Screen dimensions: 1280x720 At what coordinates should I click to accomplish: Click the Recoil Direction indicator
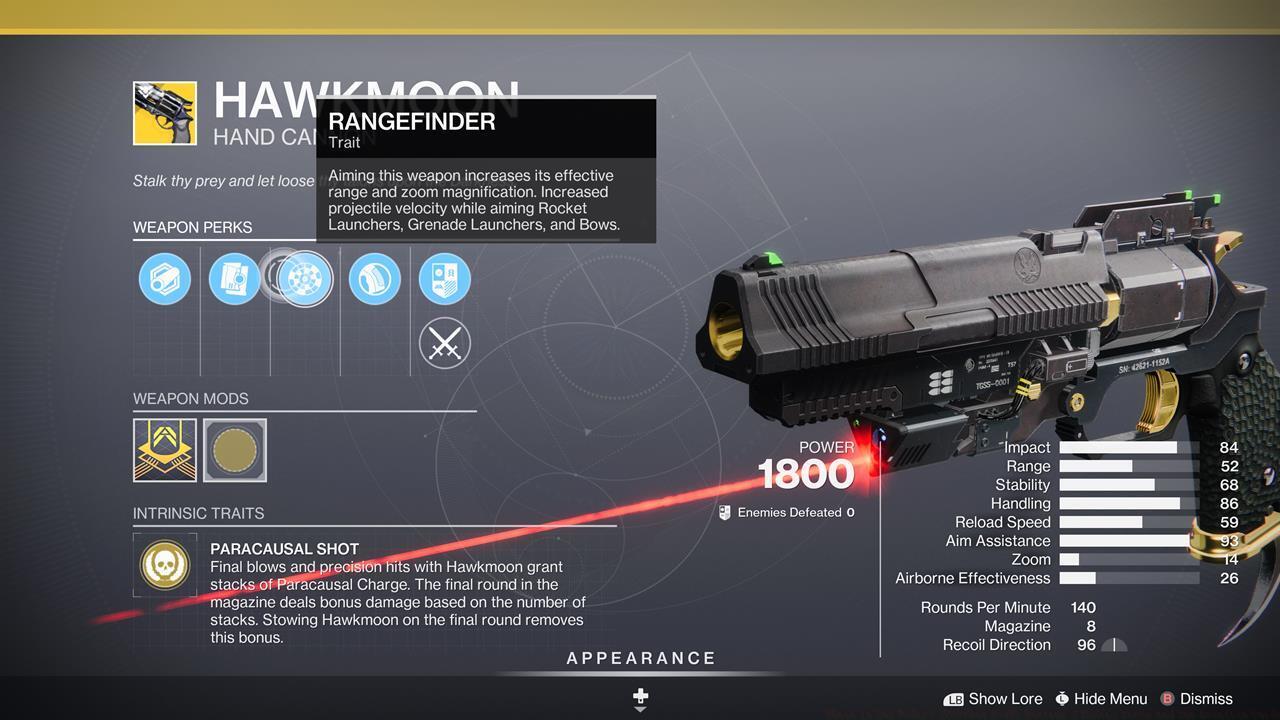pos(1113,645)
